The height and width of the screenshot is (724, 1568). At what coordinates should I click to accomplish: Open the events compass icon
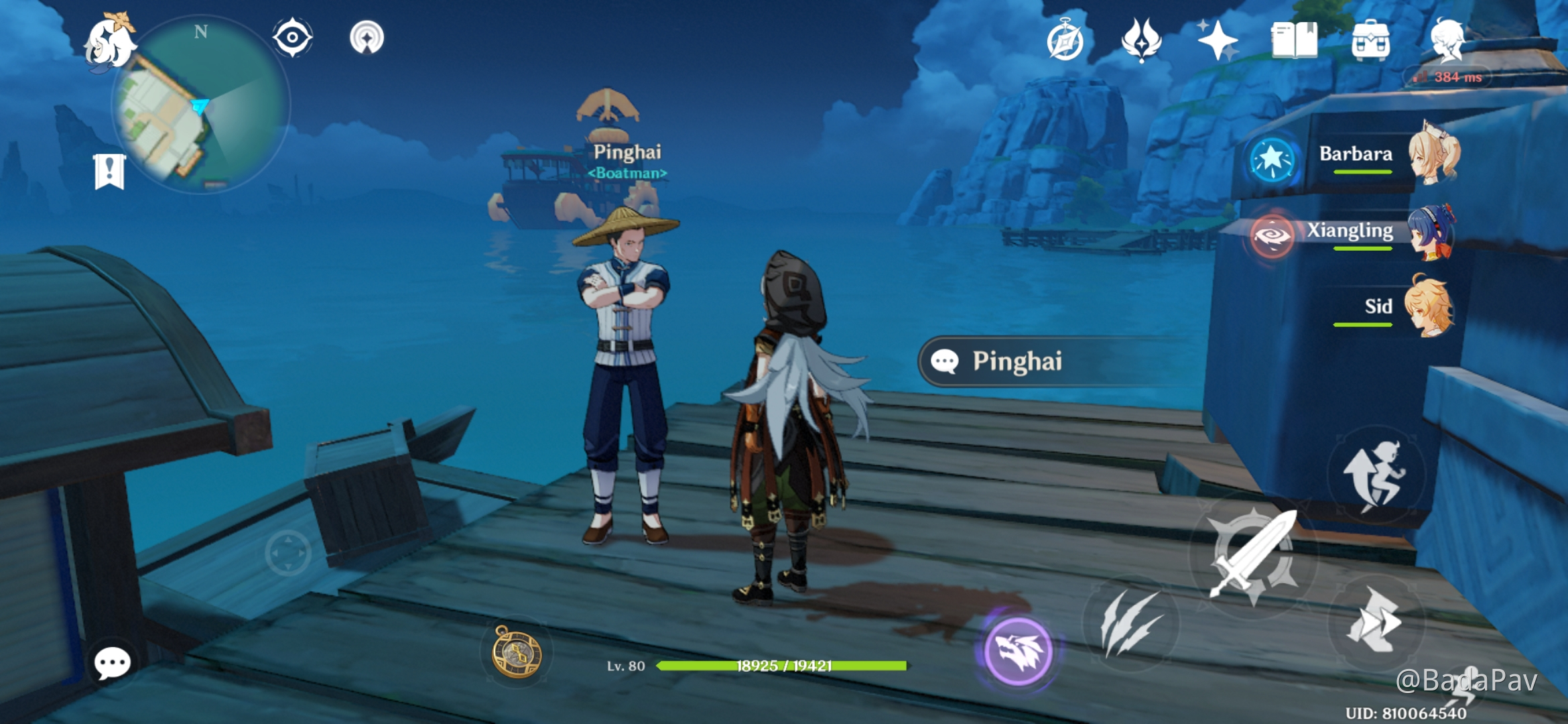1065,40
